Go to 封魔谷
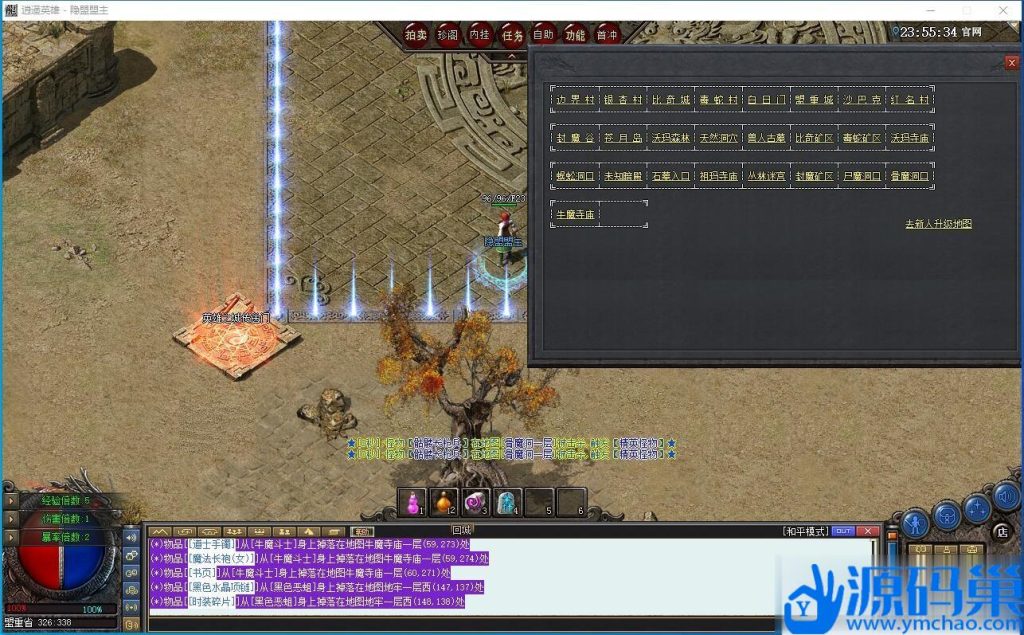1024x635 pixels. tap(575, 138)
